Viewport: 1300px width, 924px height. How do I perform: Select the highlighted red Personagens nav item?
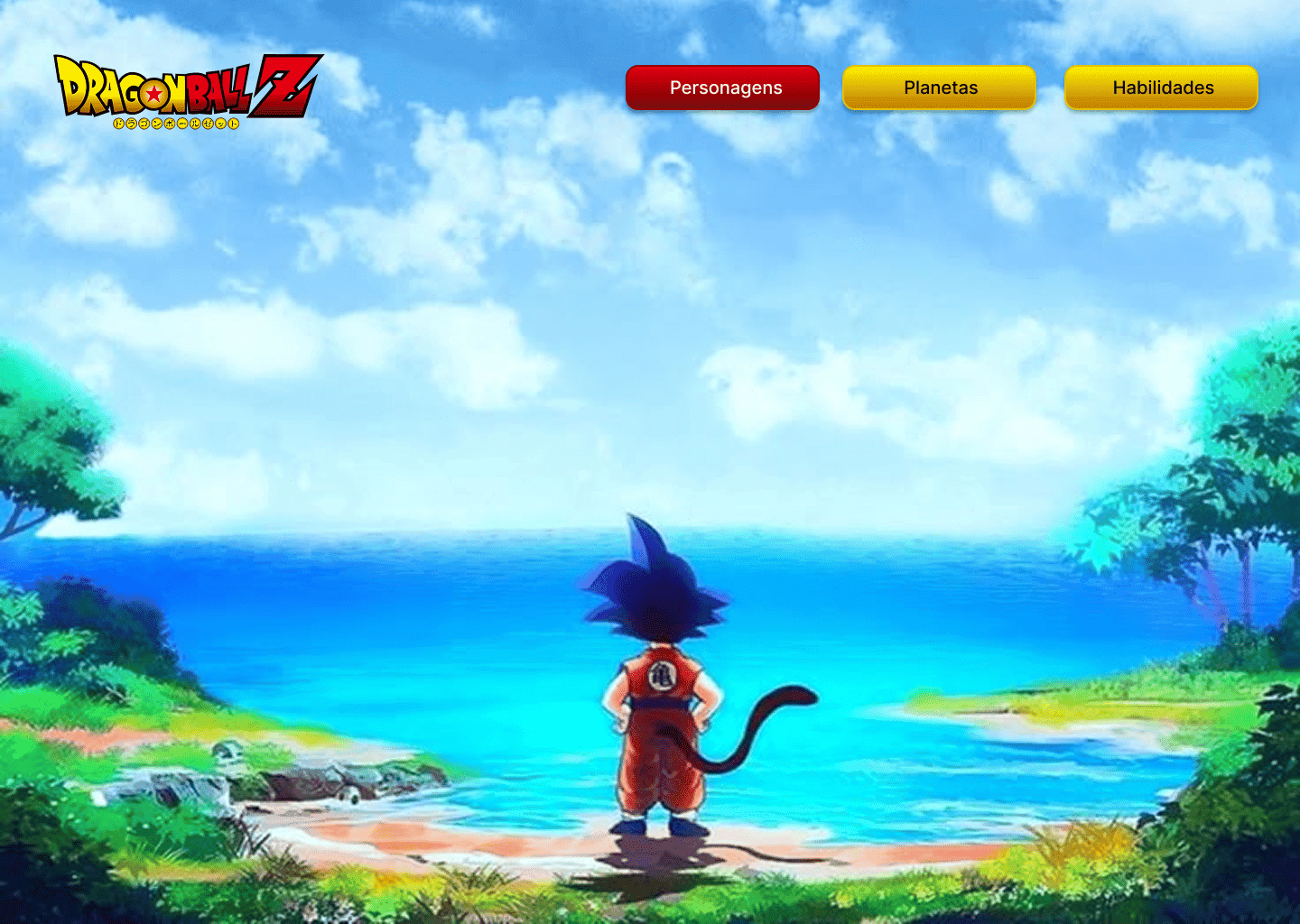[722, 88]
